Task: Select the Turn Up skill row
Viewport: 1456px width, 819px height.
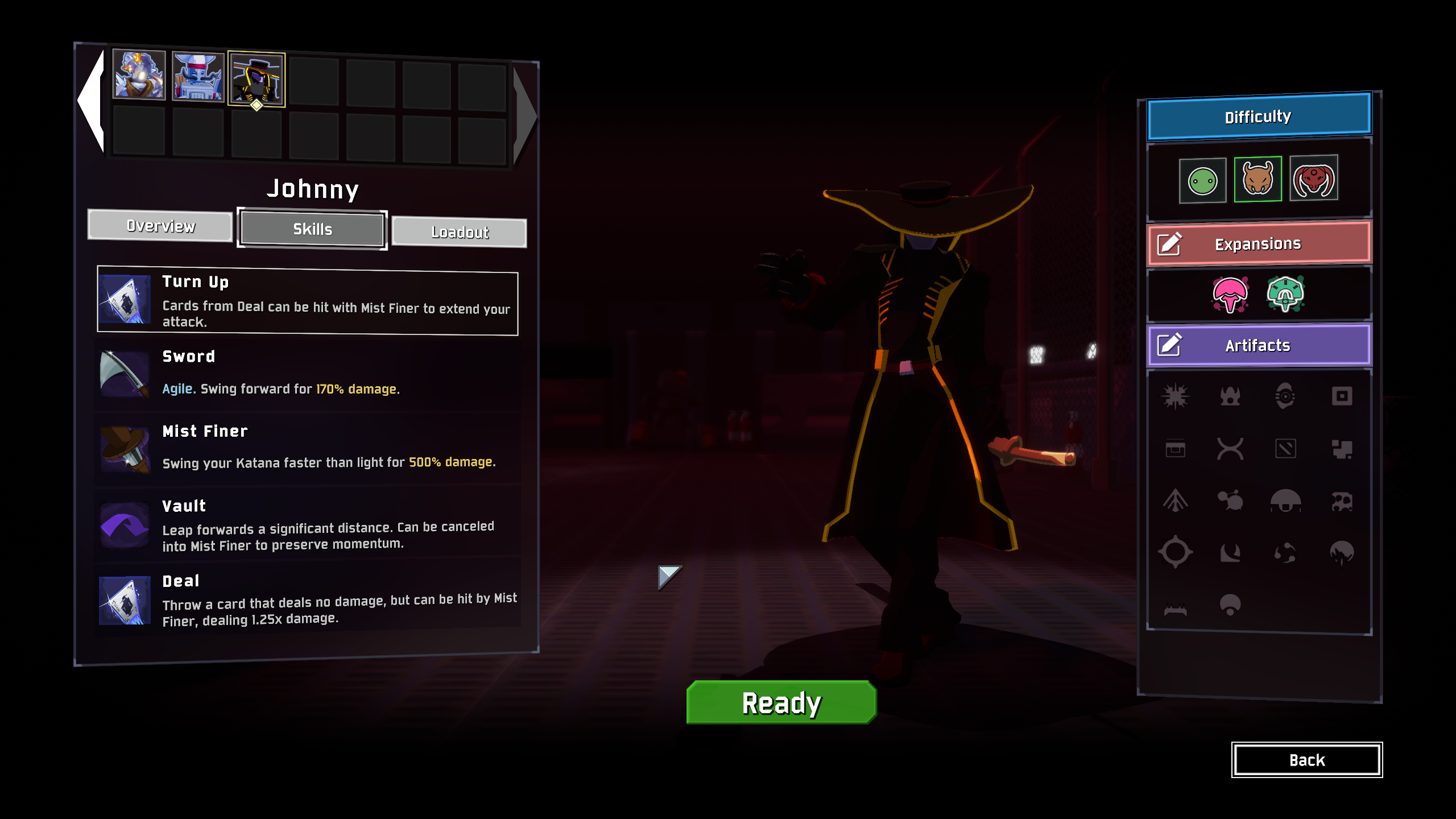Action: 308,301
